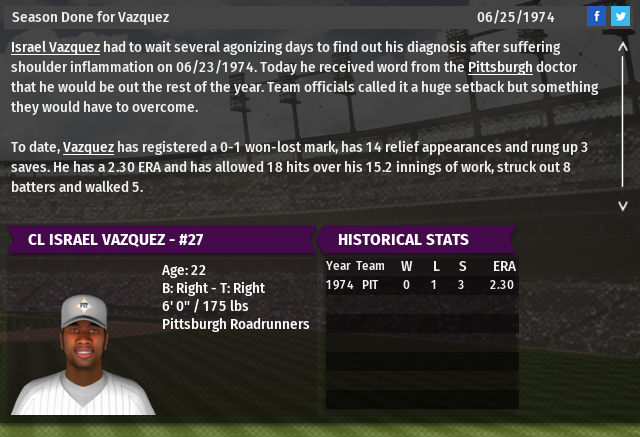Open the Israel Vazquez player link
This screenshot has width=640, height=437.
pos(55,47)
